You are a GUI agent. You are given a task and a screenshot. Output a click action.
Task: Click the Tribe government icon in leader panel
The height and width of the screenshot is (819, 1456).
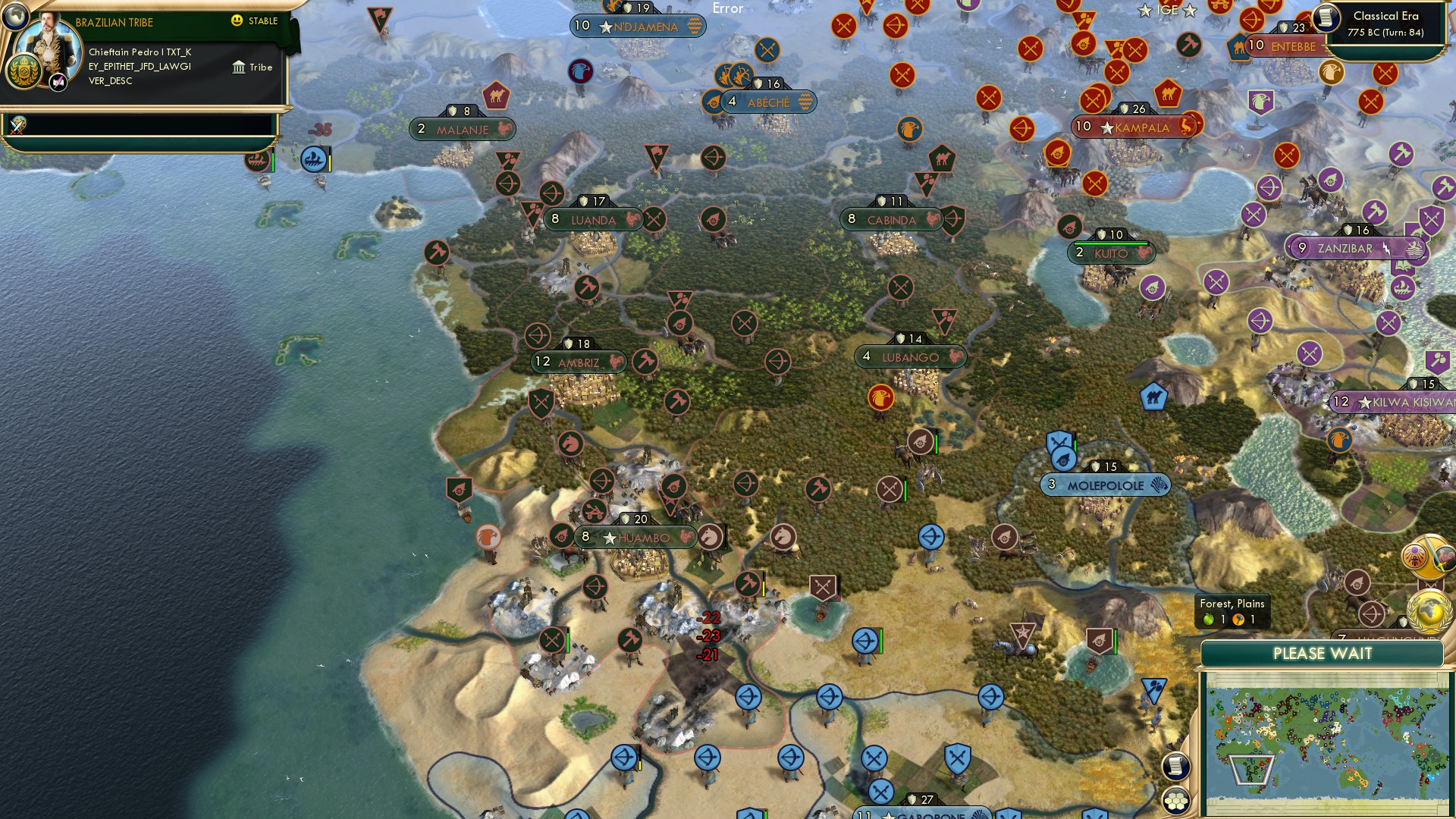point(239,67)
